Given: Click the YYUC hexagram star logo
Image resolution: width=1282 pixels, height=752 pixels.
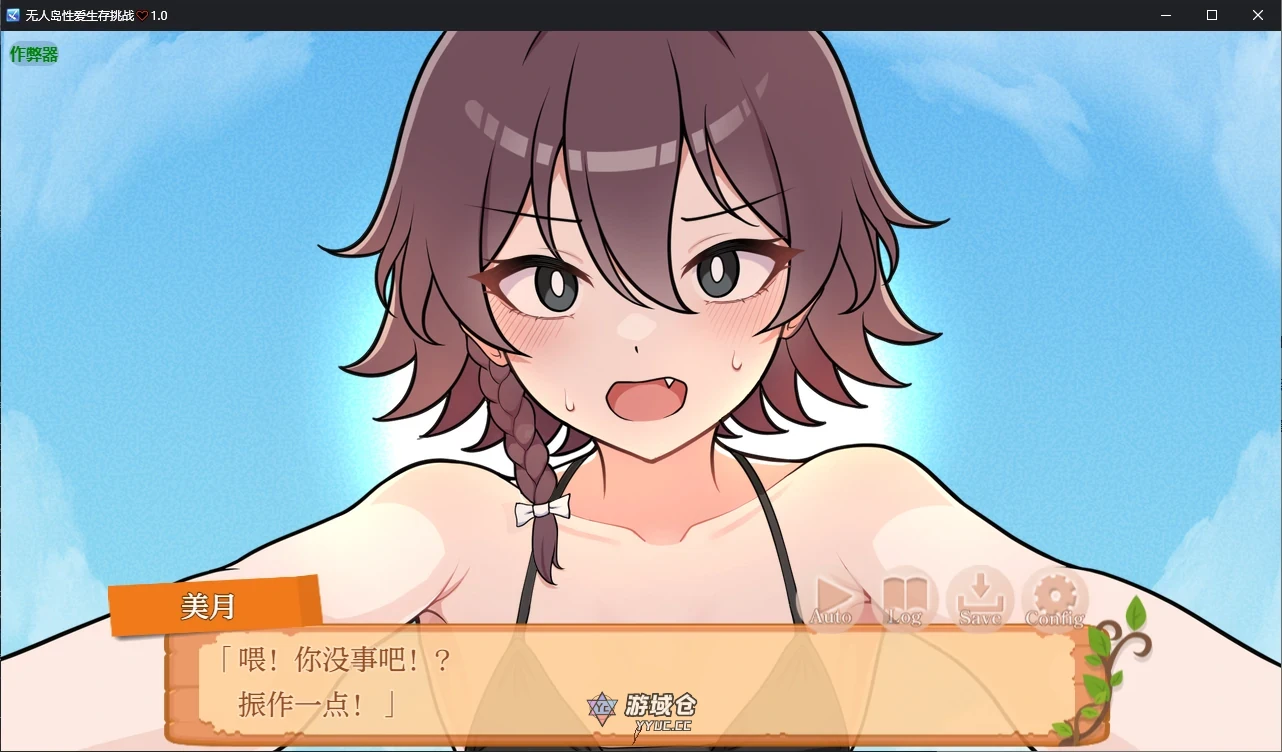Looking at the screenshot, I should pos(601,708).
